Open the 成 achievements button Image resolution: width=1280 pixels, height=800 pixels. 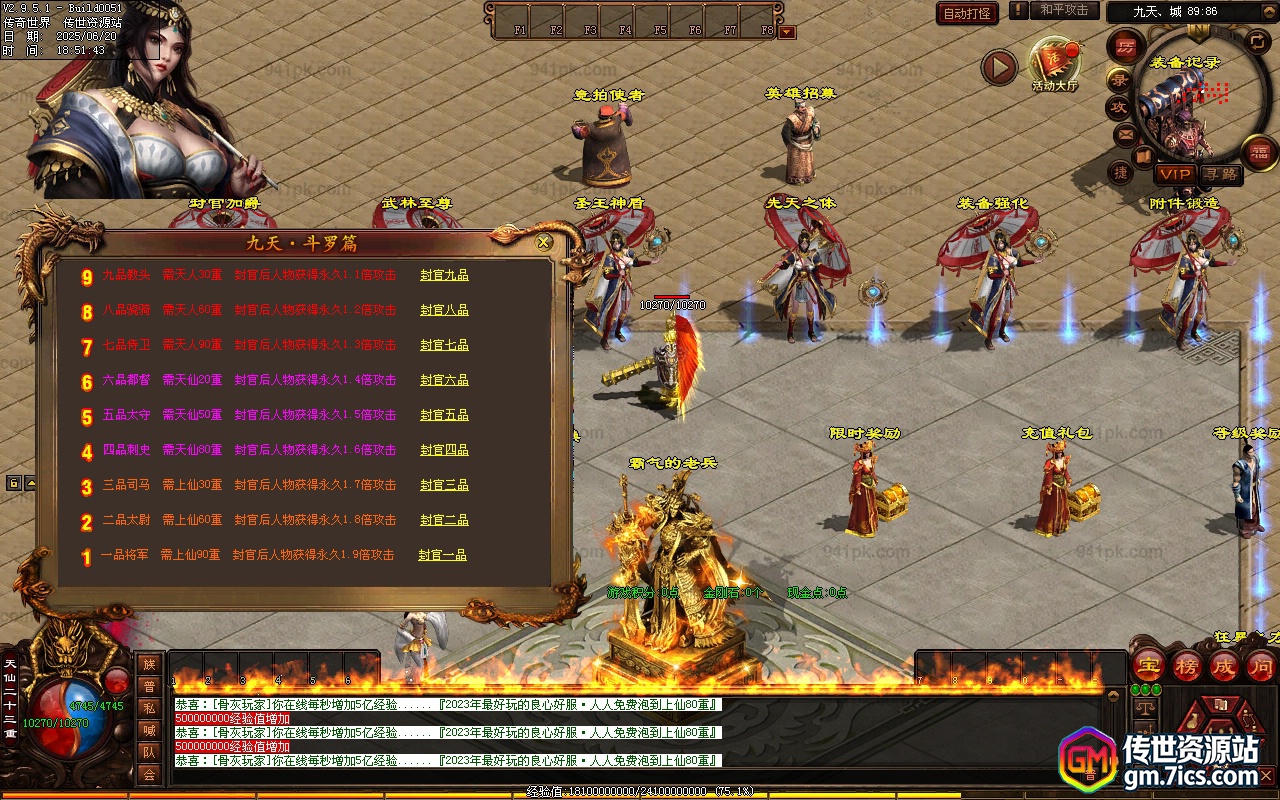click(x=1223, y=666)
